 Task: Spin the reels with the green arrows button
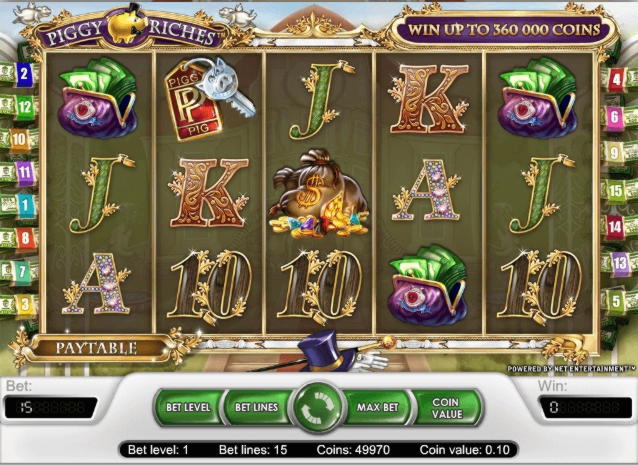tap(319, 407)
